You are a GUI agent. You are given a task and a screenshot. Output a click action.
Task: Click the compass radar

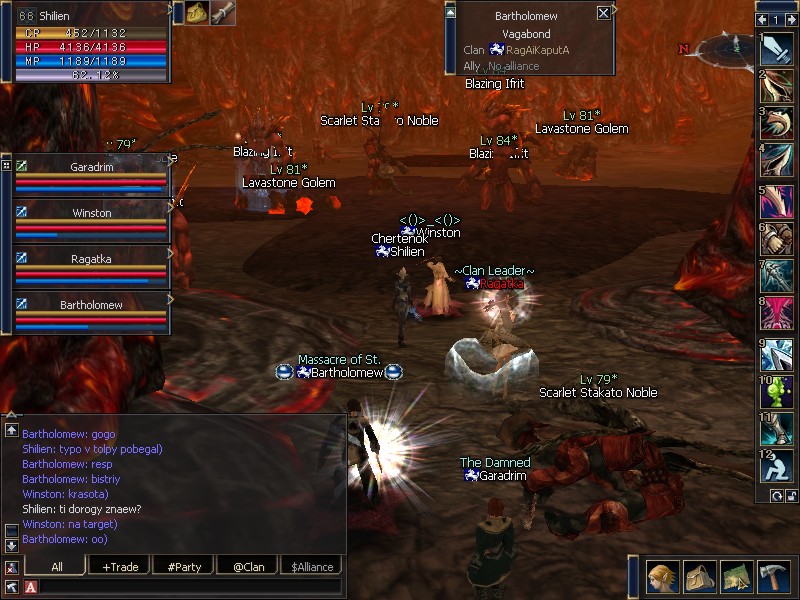coord(731,46)
